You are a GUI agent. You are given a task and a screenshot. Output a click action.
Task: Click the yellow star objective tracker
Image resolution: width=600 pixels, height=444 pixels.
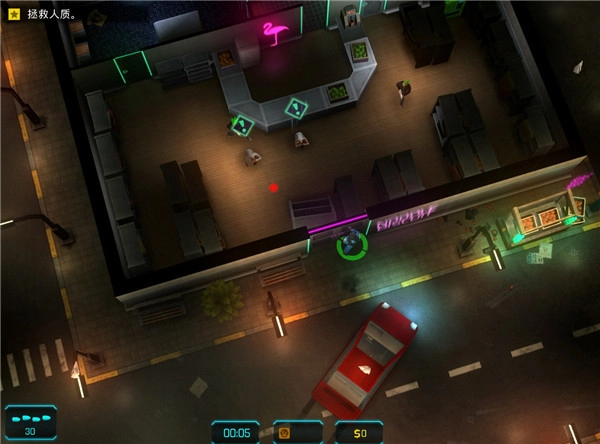point(15,15)
